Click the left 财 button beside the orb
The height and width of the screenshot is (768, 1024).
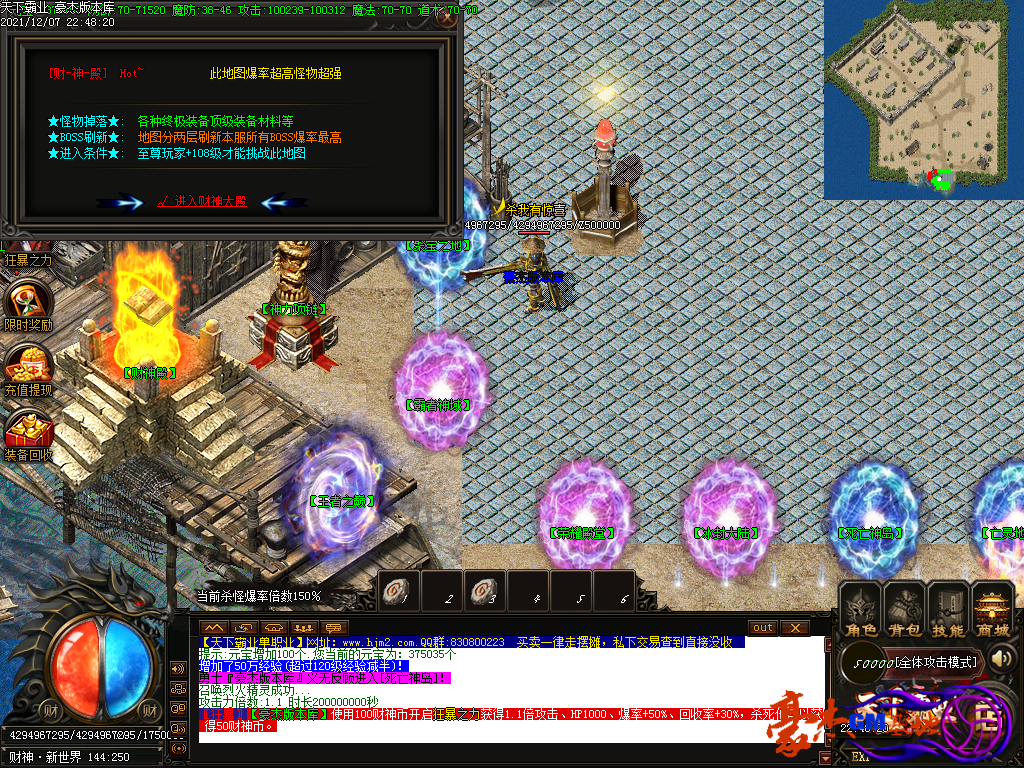(47, 711)
